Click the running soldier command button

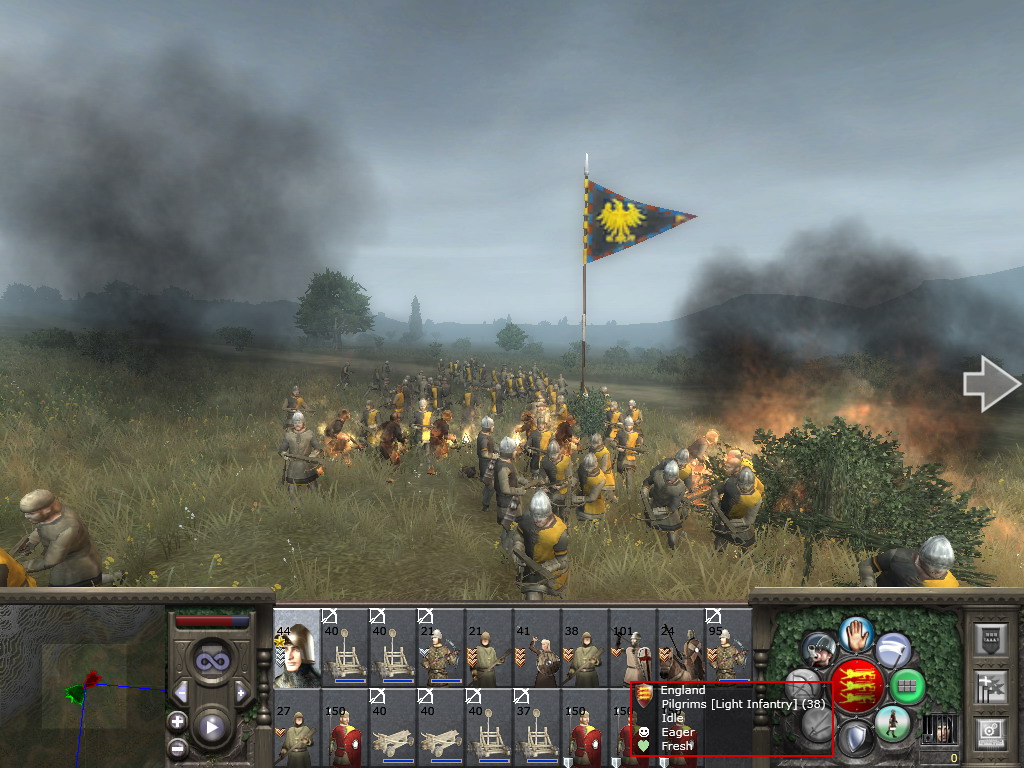(x=891, y=722)
